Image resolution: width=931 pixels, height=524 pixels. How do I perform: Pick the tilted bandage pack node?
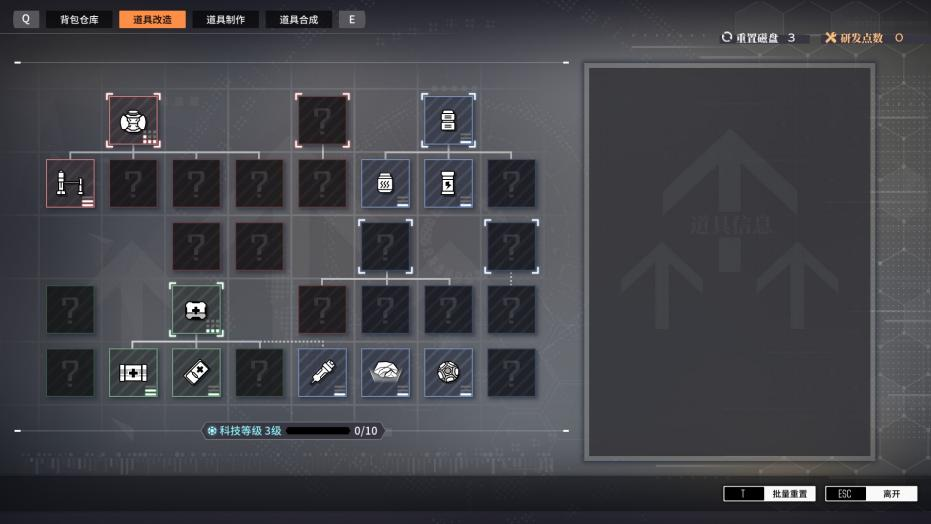coord(196,372)
